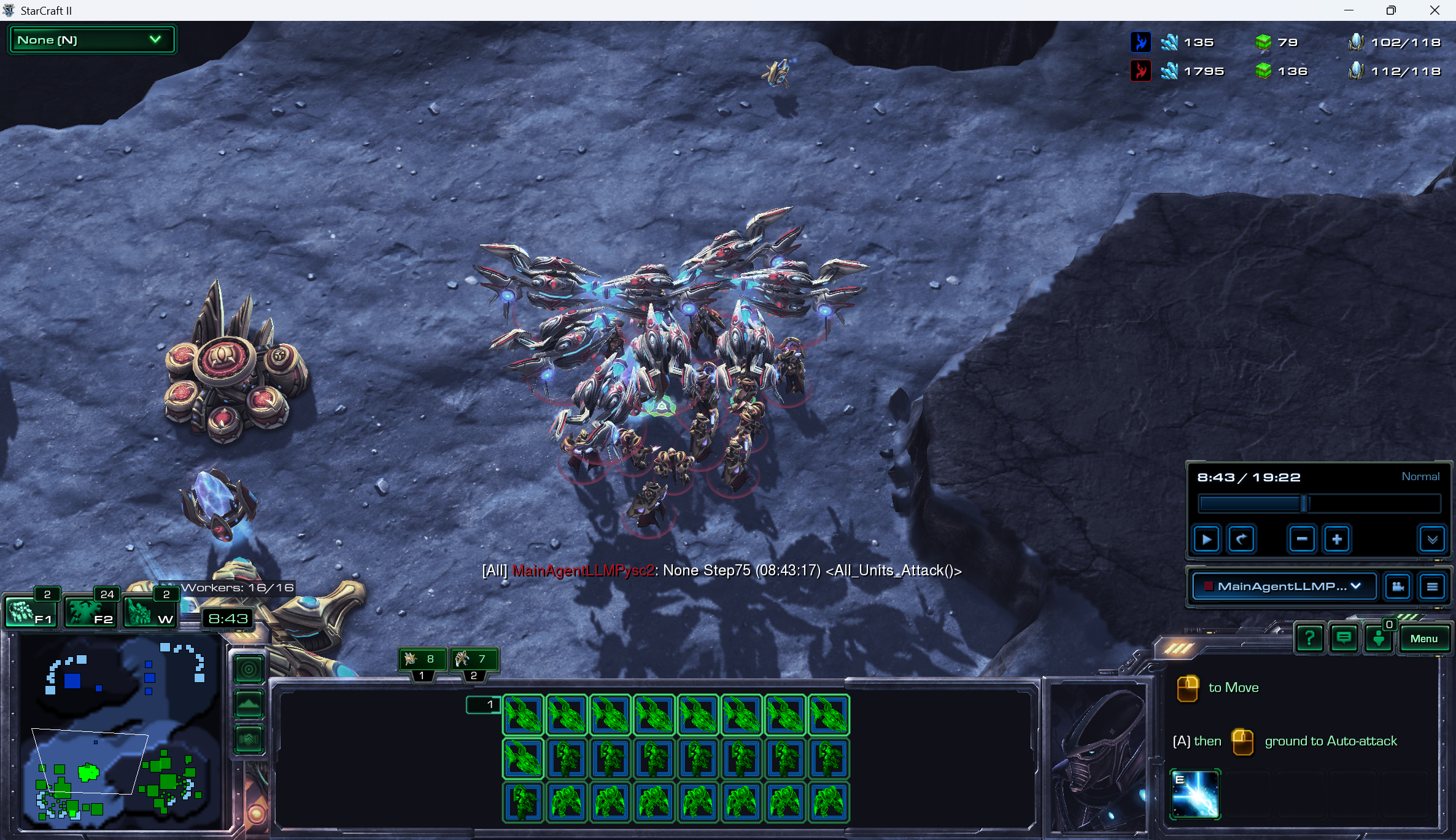Select the W warp gate button

[150, 612]
